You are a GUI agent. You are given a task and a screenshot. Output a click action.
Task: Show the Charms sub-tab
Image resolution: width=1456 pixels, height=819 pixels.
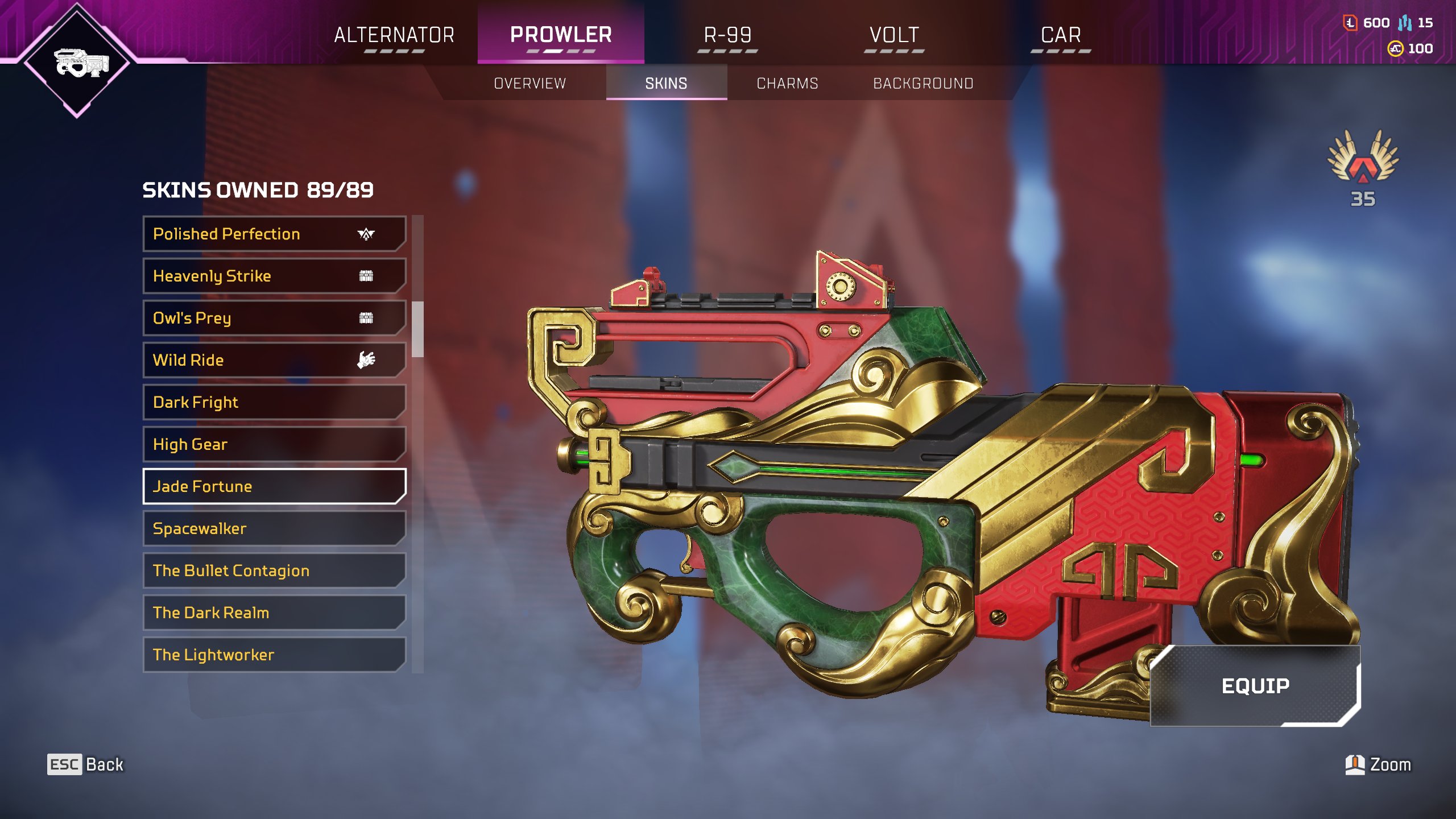[787, 84]
